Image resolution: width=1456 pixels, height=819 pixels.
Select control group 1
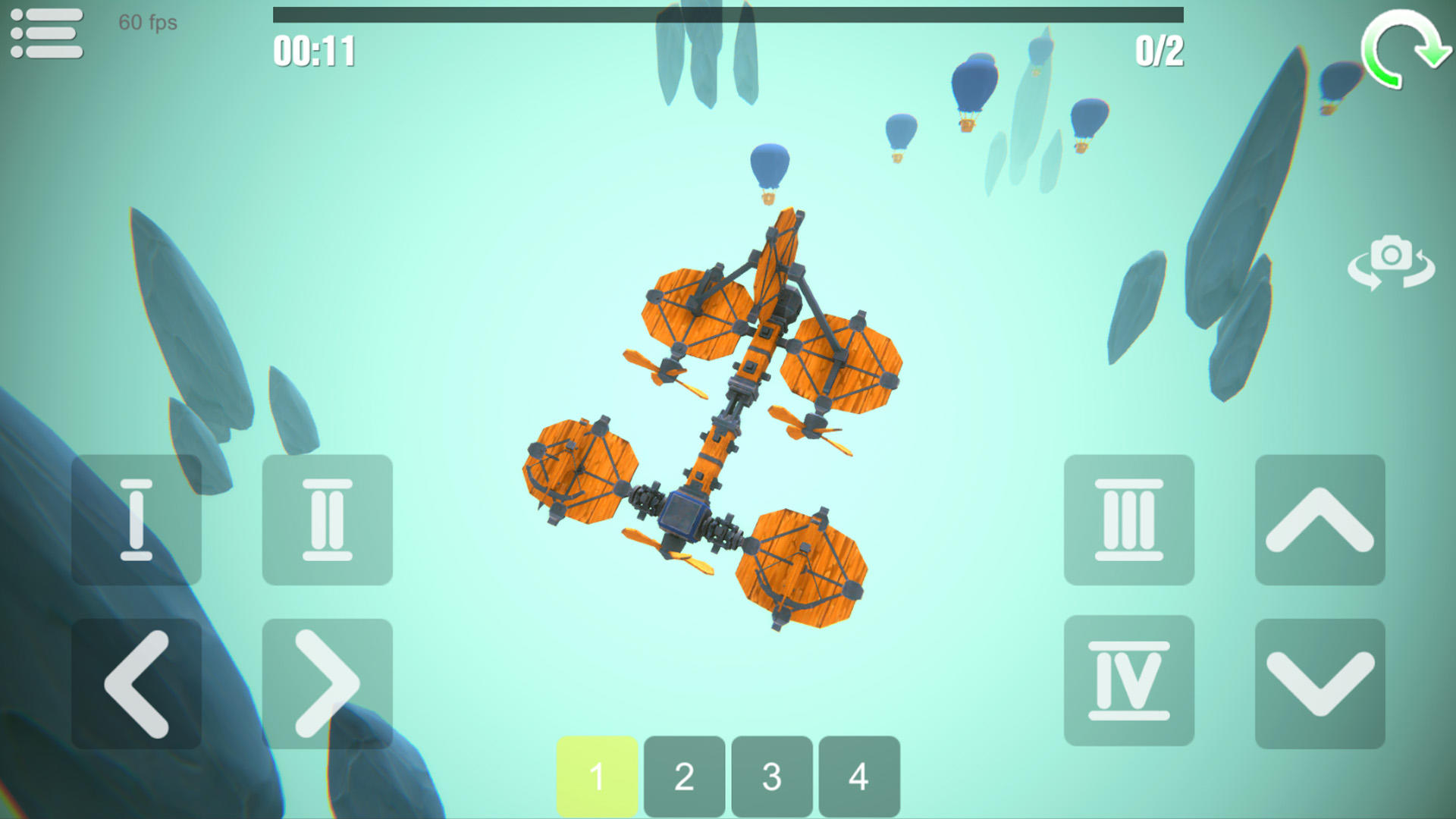(598, 776)
